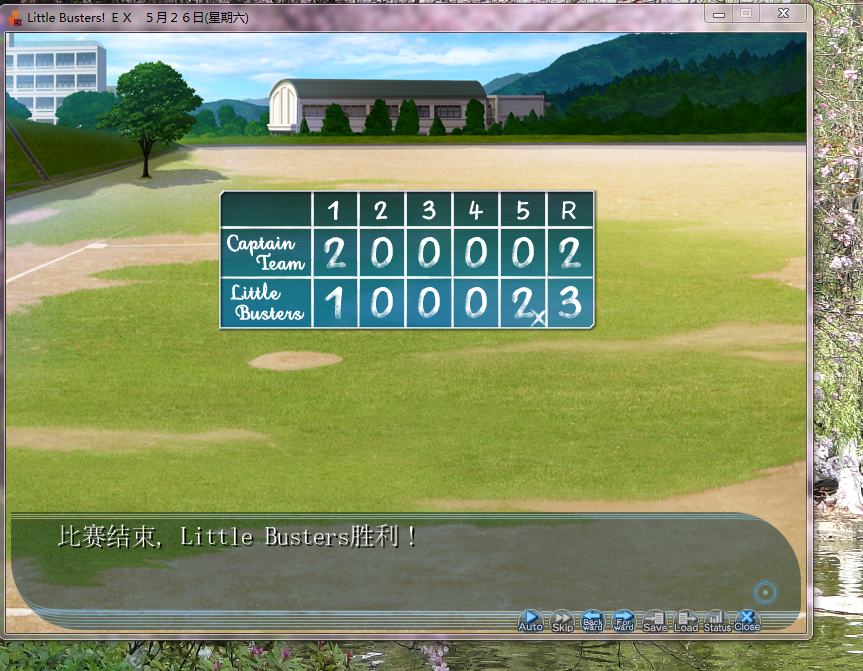
Task: Show the Status screen
Action: pyautogui.click(x=717, y=621)
